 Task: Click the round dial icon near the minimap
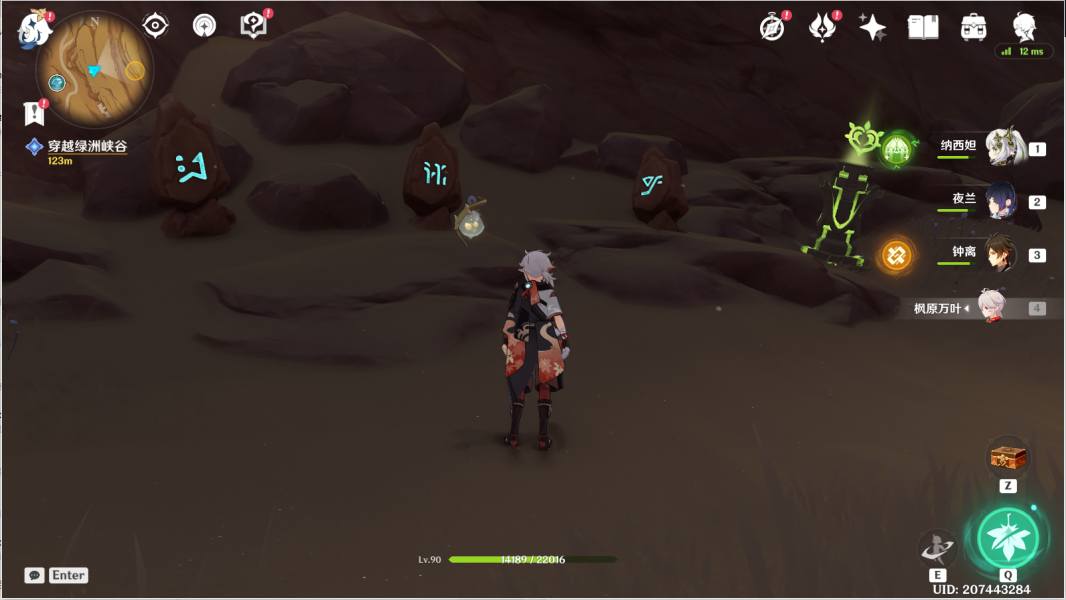(204, 25)
